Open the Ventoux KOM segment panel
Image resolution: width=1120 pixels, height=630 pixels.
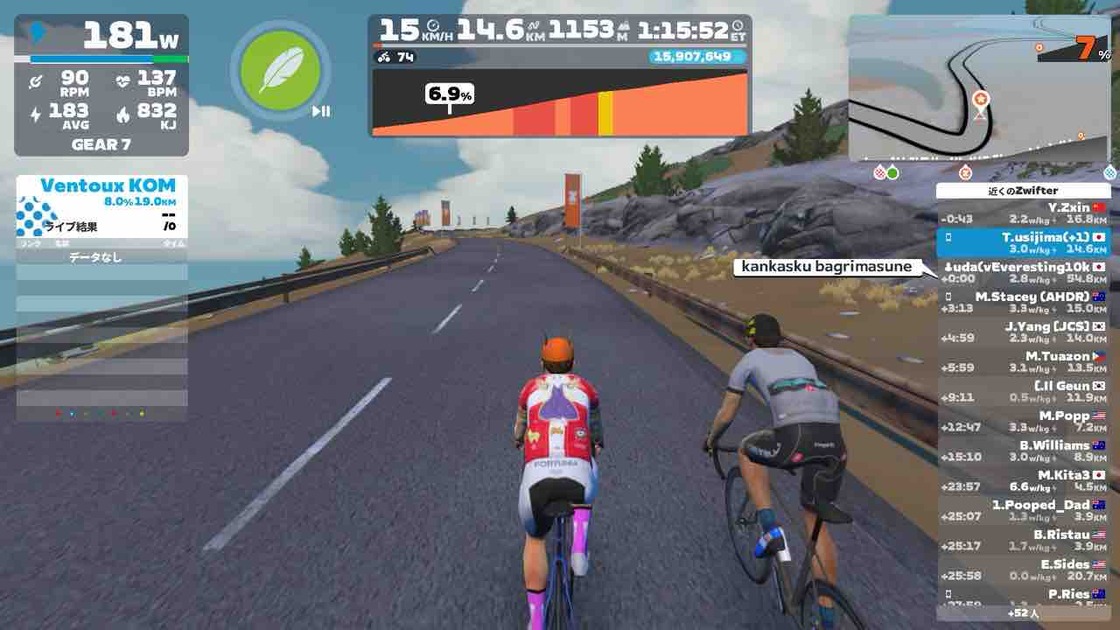(x=101, y=207)
